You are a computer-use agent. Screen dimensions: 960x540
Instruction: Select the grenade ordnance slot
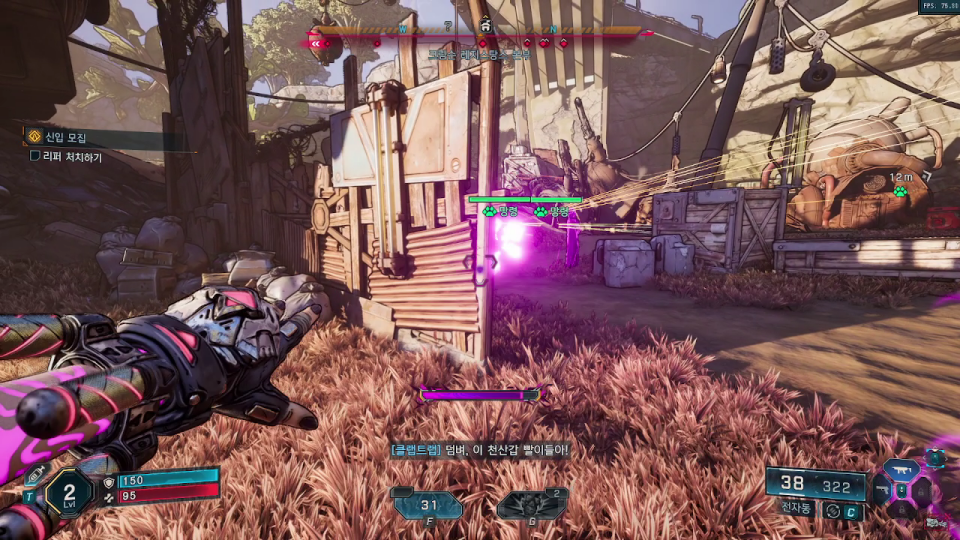click(x=532, y=505)
